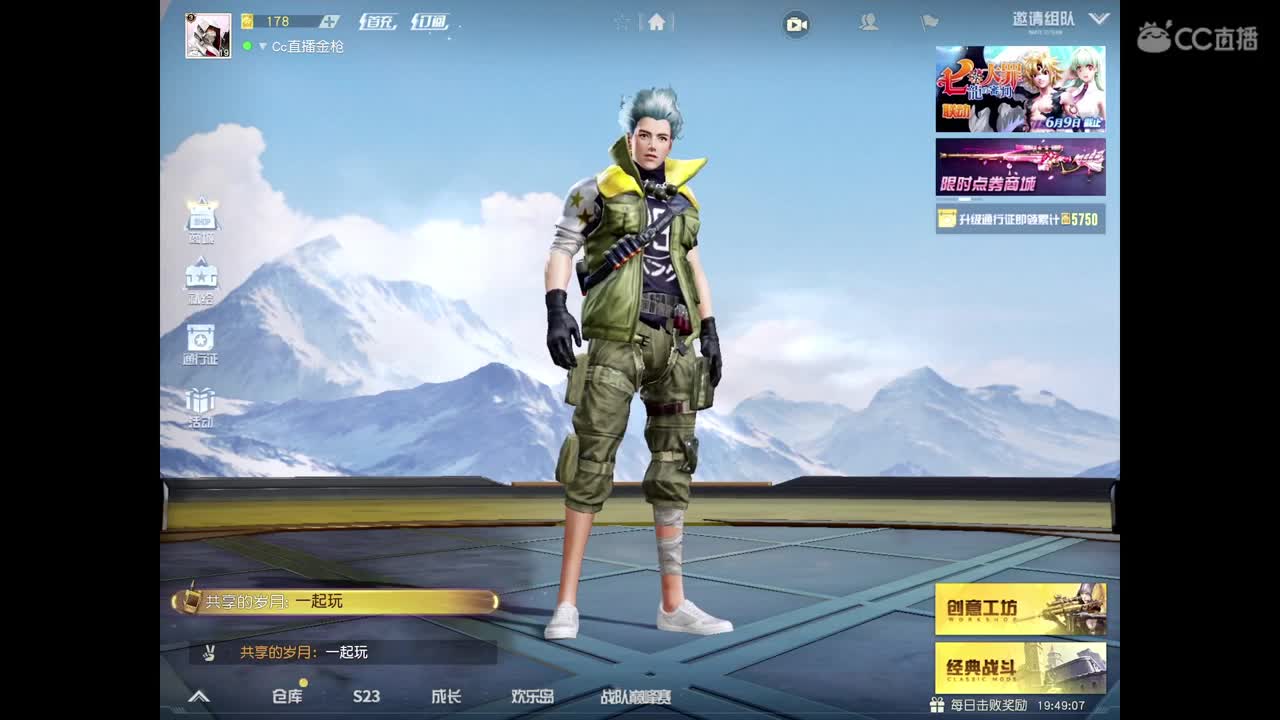Open the friends icon in the top bar

coord(866,23)
